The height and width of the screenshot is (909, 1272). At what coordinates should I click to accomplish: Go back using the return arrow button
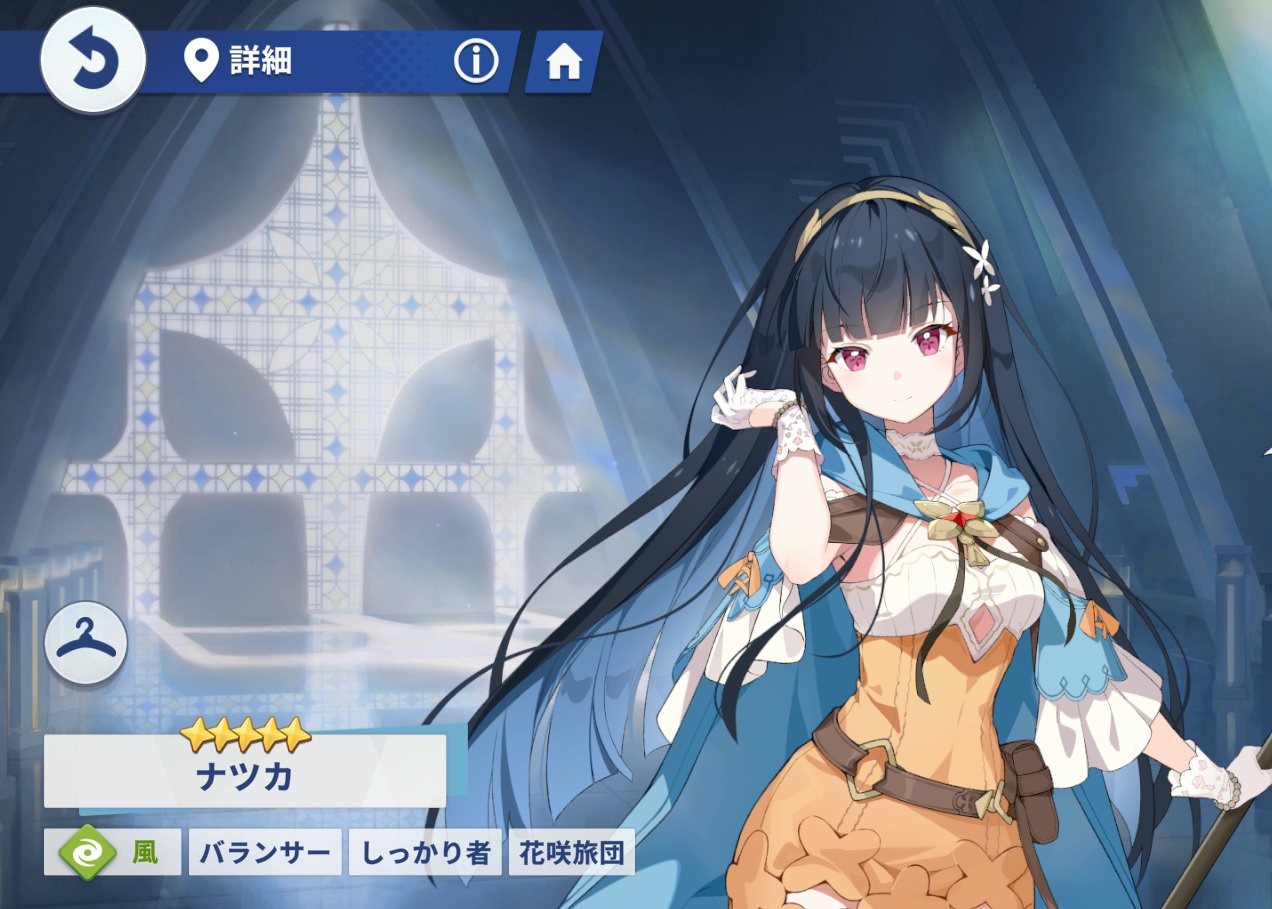pyautogui.click(x=93, y=61)
